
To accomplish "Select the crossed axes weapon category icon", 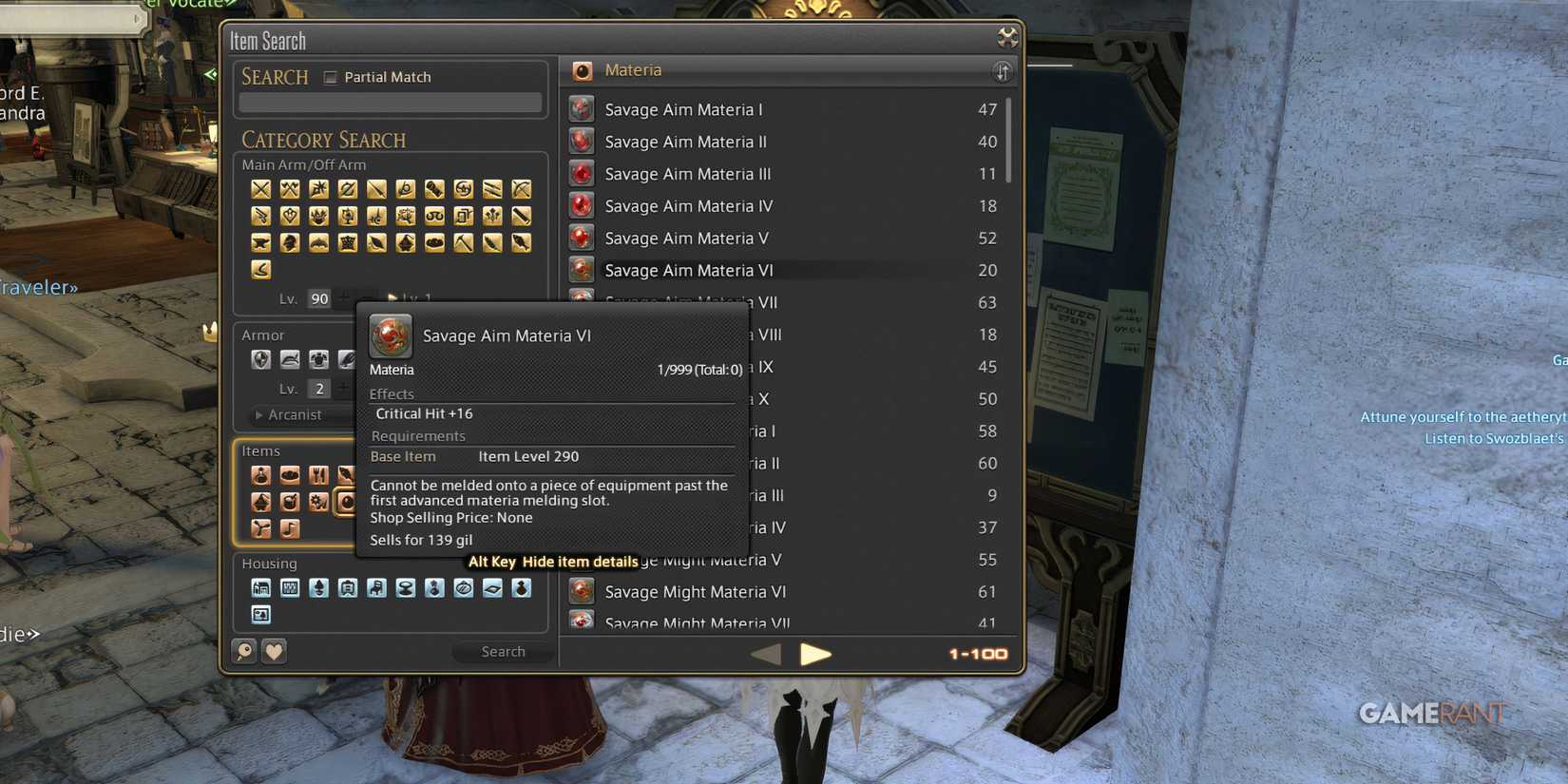I will (x=290, y=189).
